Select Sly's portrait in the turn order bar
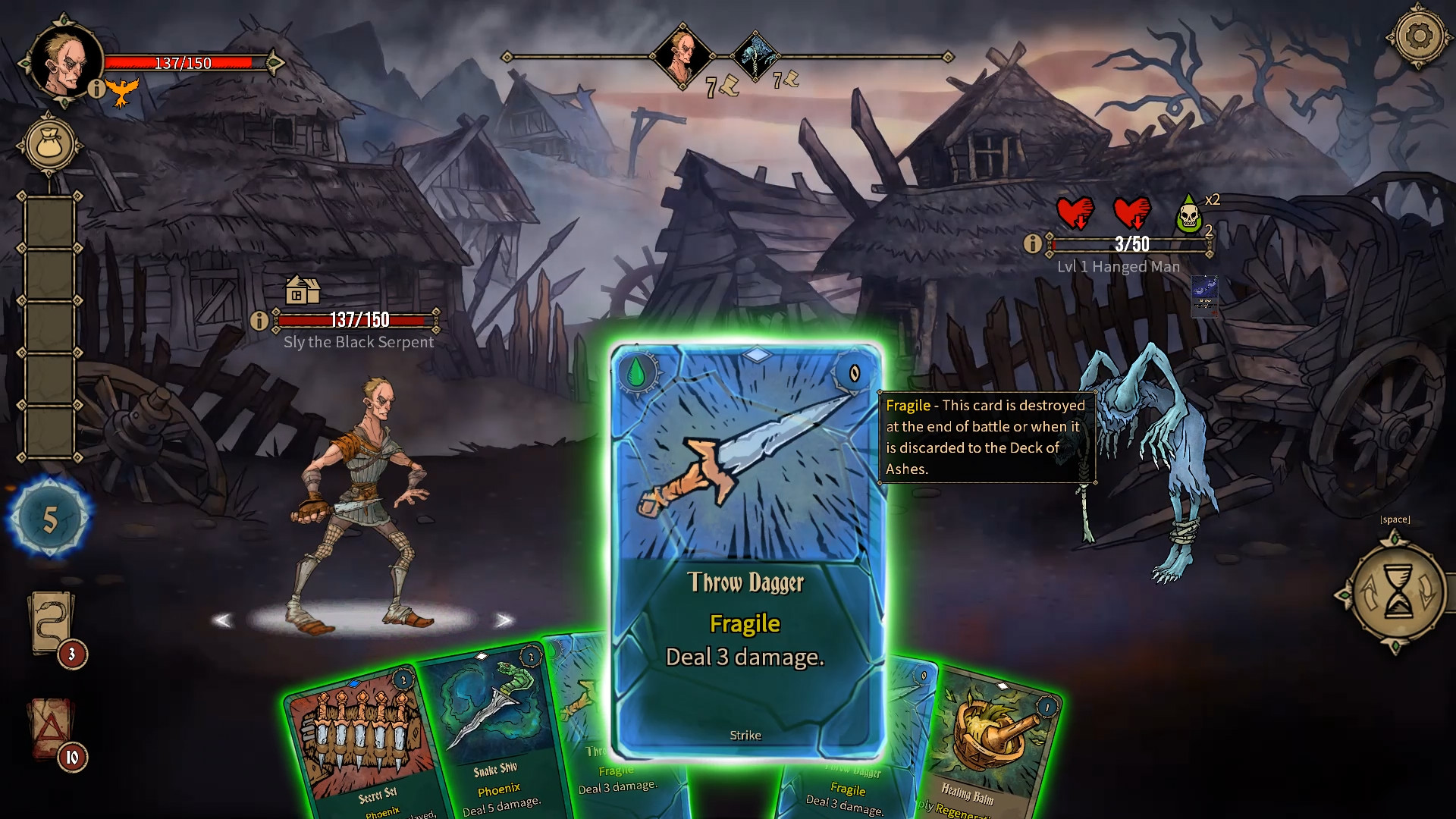The width and height of the screenshot is (1456, 819). click(x=684, y=55)
